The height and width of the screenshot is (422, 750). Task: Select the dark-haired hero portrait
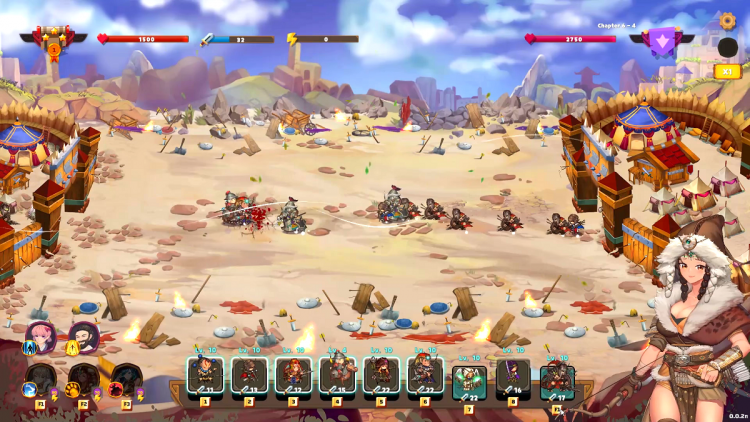[84, 337]
